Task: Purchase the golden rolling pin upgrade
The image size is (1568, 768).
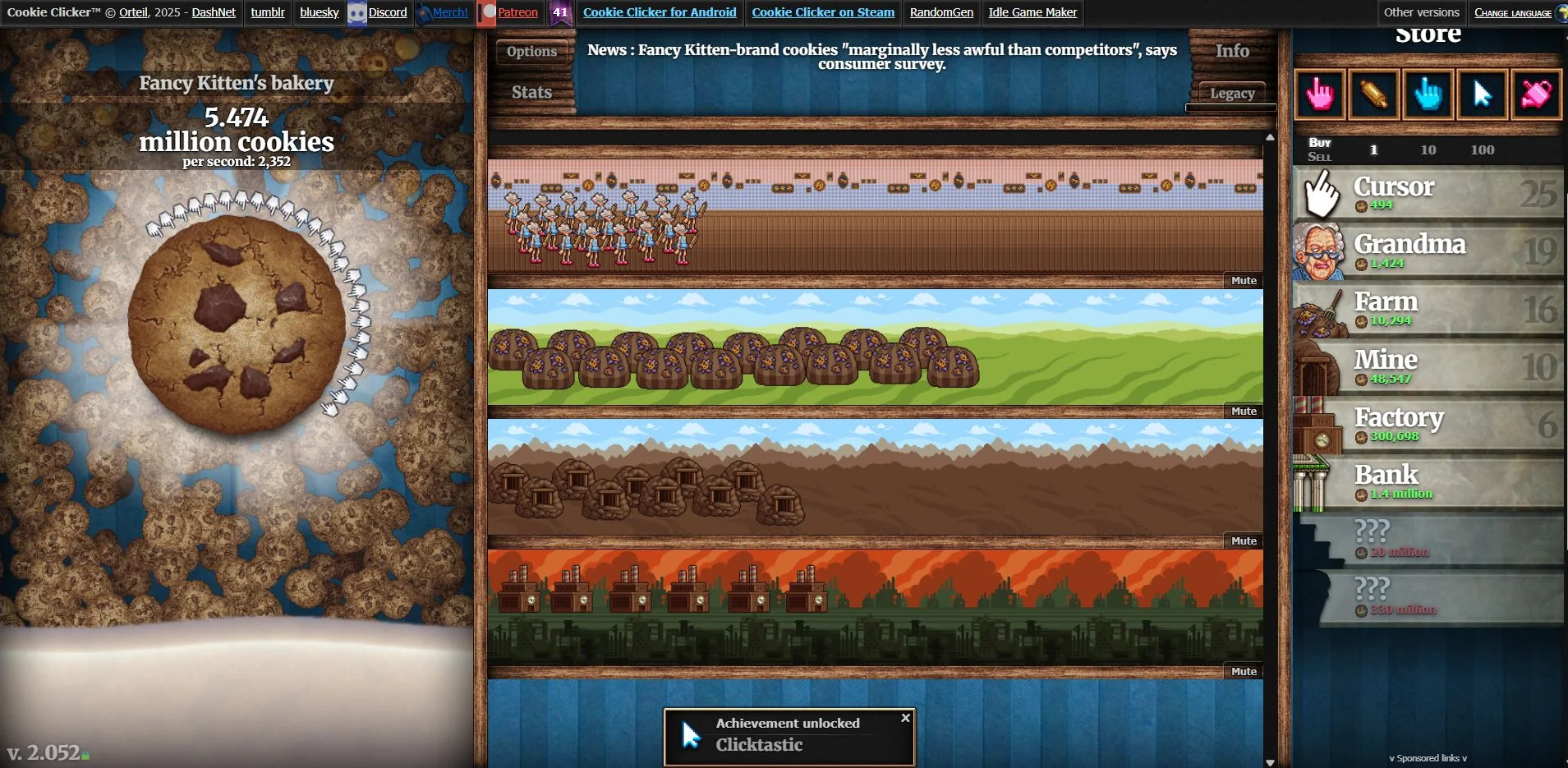Action: (x=1373, y=94)
